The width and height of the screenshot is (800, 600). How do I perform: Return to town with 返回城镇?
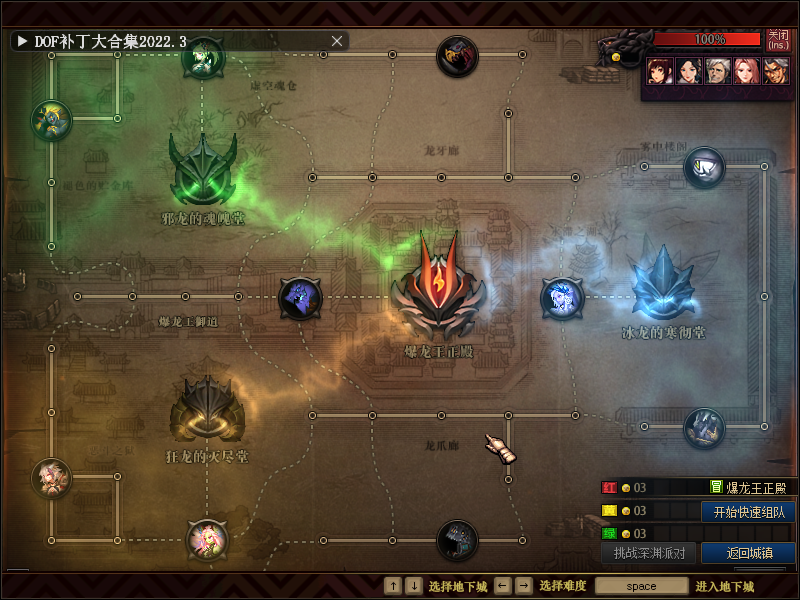coord(748,553)
